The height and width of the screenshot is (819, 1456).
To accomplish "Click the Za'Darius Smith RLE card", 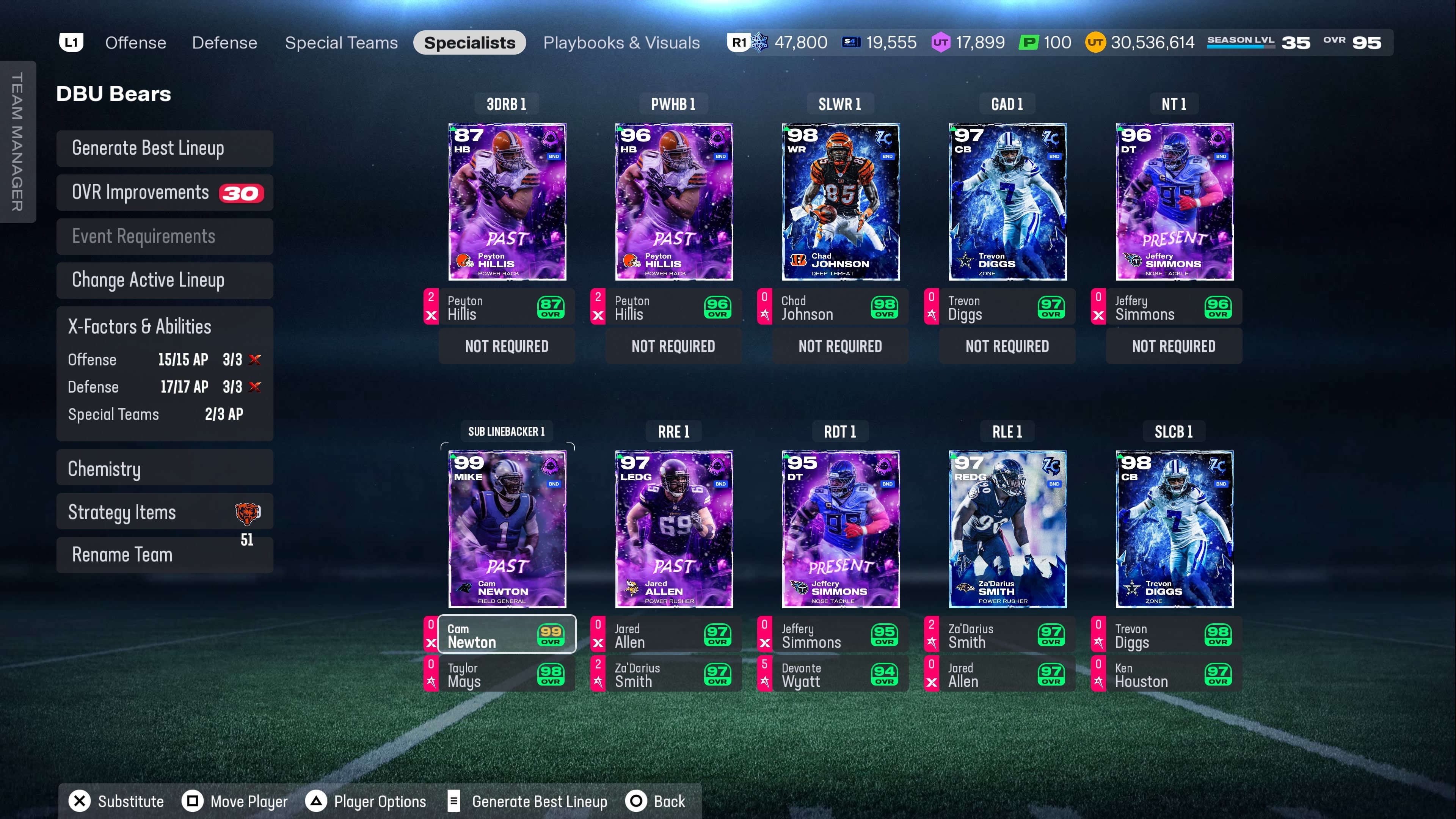I will click(x=1007, y=529).
